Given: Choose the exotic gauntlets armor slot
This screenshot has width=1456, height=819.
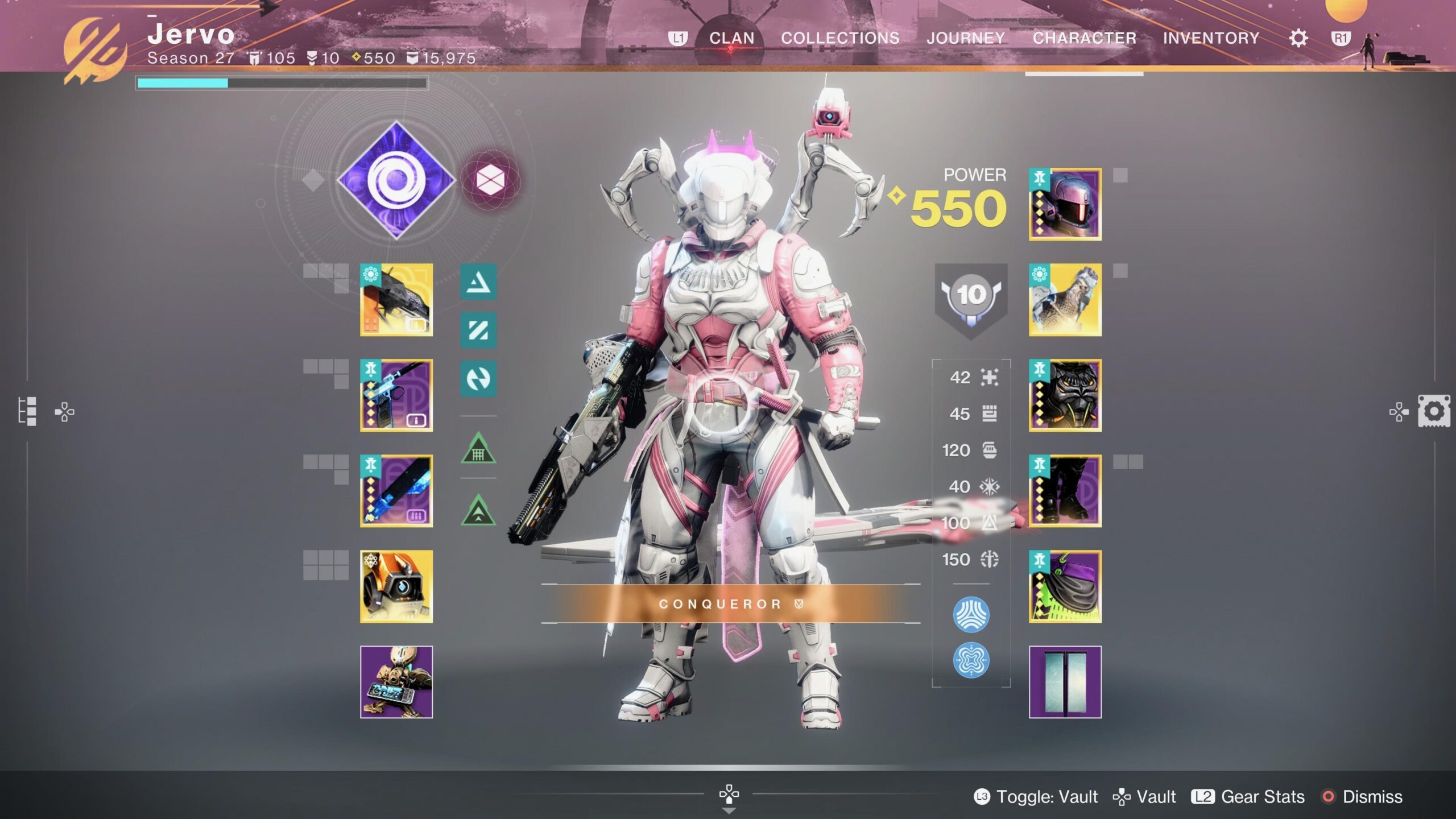Looking at the screenshot, I should pyautogui.click(x=1065, y=300).
